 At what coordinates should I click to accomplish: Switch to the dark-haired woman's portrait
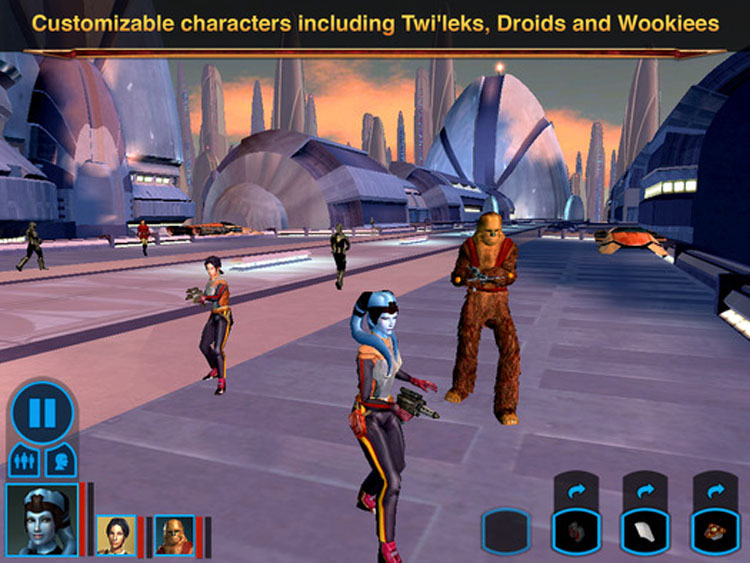tap(116, 536)
